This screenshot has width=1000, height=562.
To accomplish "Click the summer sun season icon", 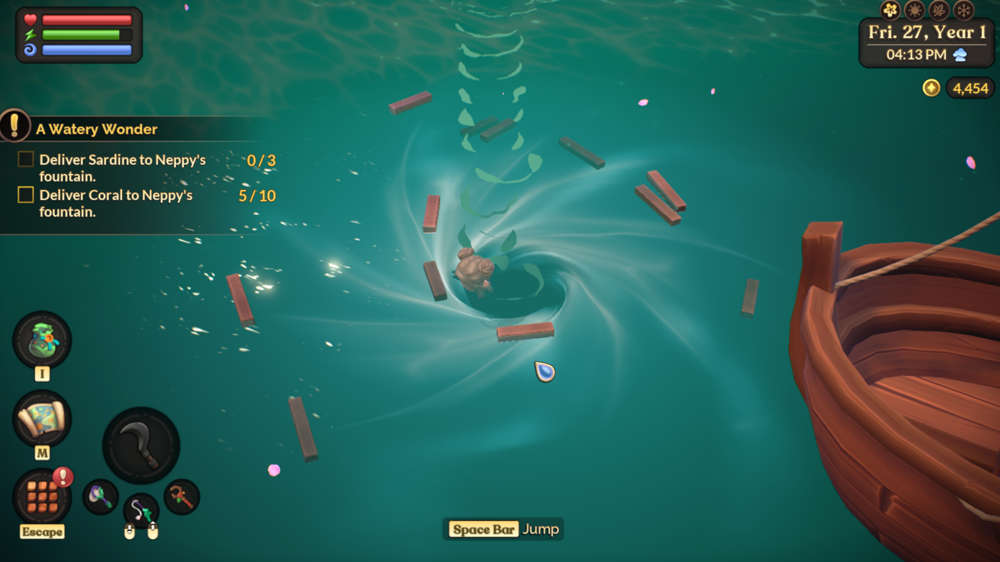I will click(x=914, y=10).
